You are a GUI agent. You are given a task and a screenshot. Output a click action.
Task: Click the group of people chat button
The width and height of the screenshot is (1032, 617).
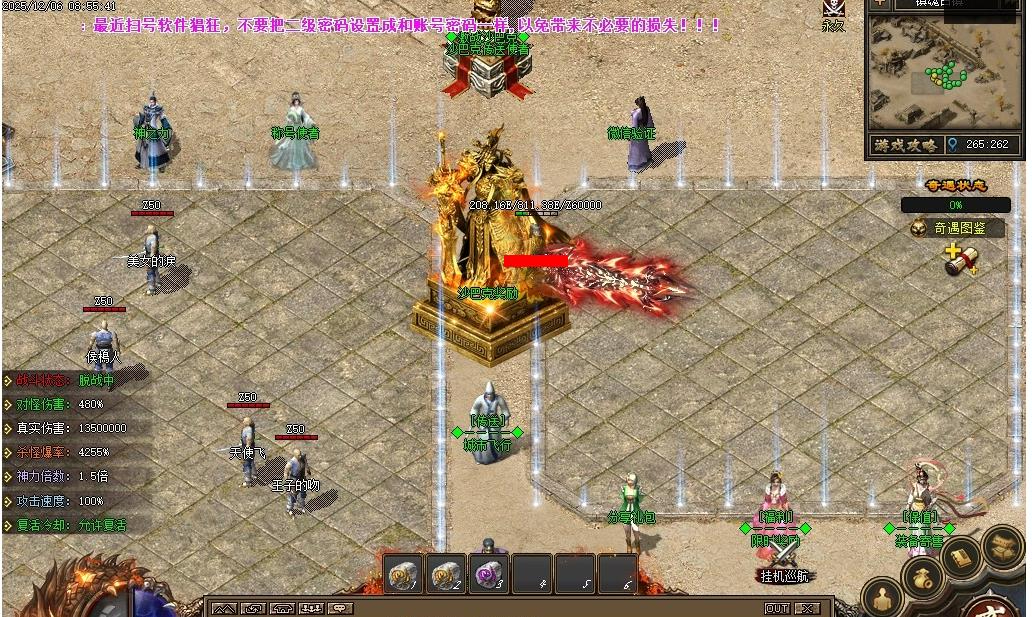(x=312, y=608)
